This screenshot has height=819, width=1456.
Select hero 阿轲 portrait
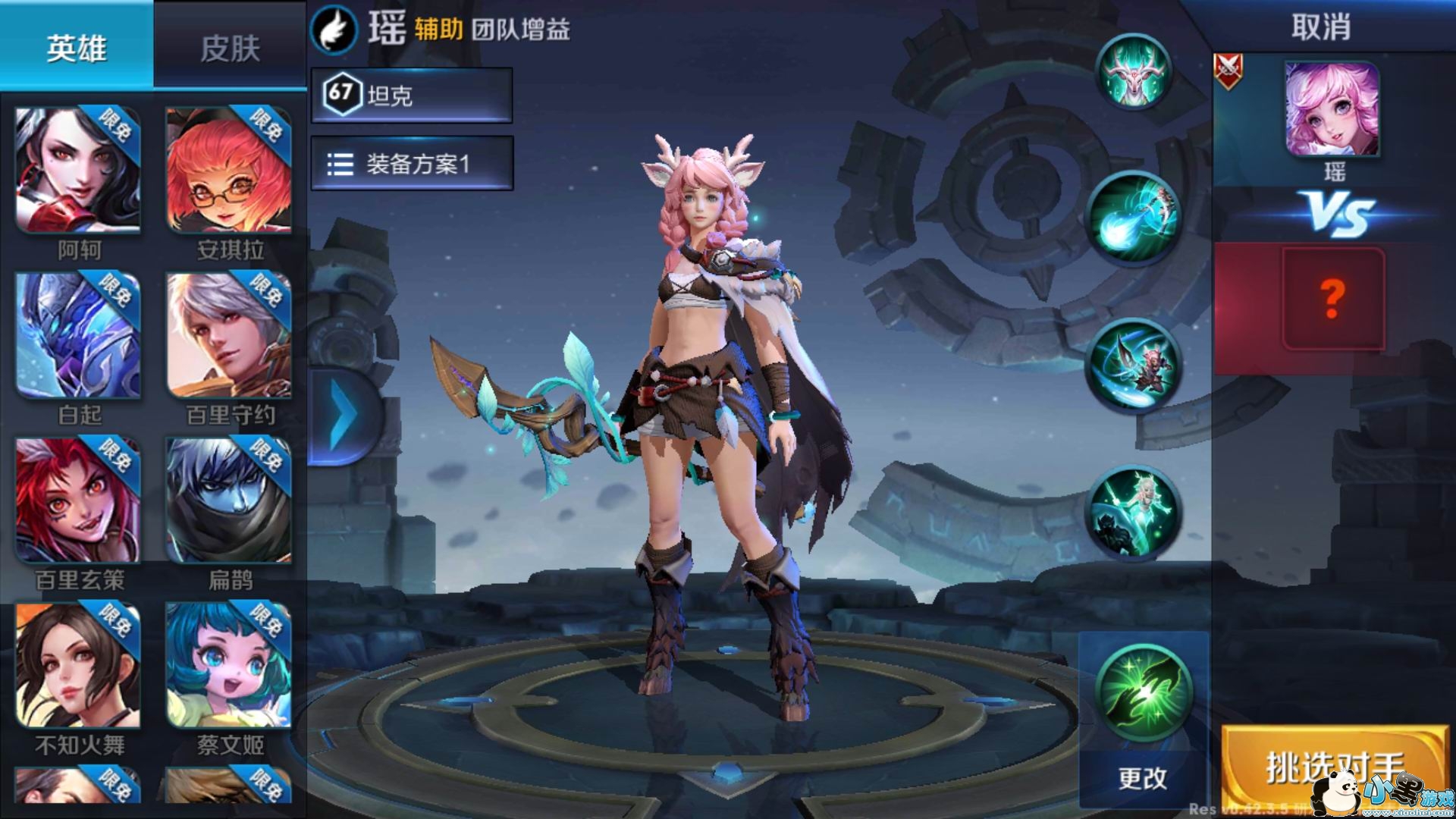pyautogui.click(x=78, y=171)
